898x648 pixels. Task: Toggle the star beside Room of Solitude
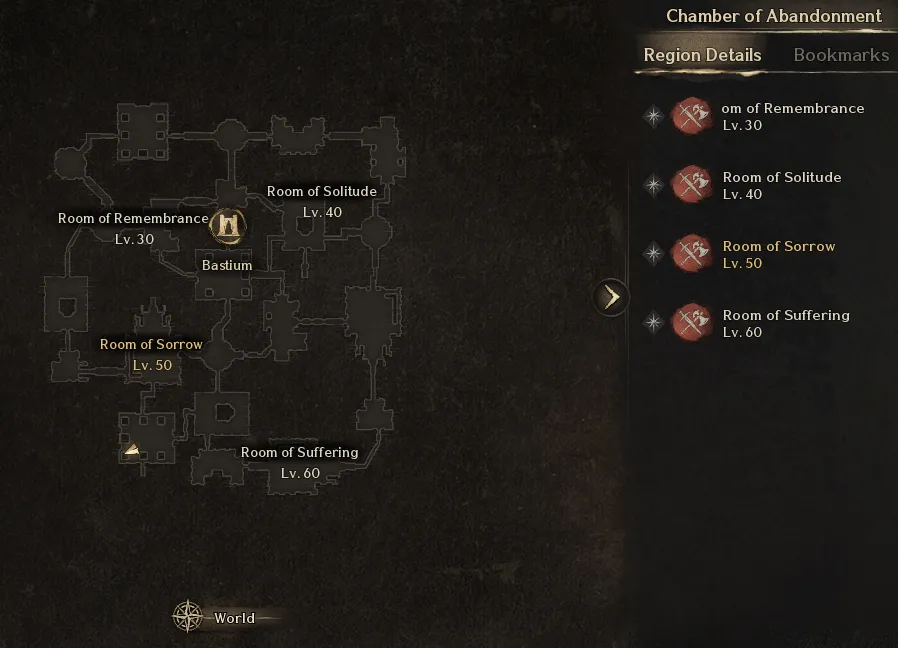653,185
